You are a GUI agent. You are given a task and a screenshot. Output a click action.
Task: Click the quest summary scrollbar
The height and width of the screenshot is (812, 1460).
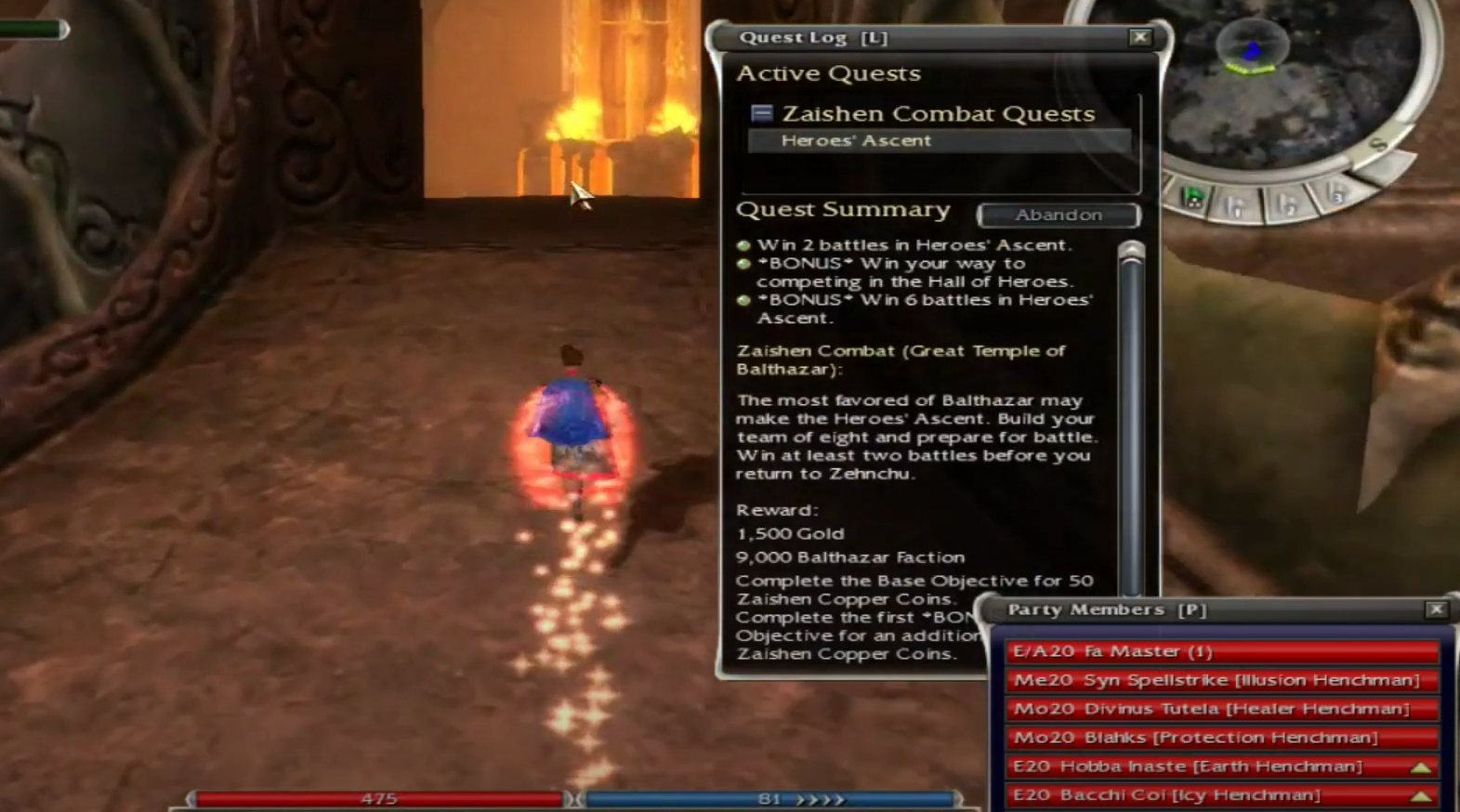(x=1131, y=418)
